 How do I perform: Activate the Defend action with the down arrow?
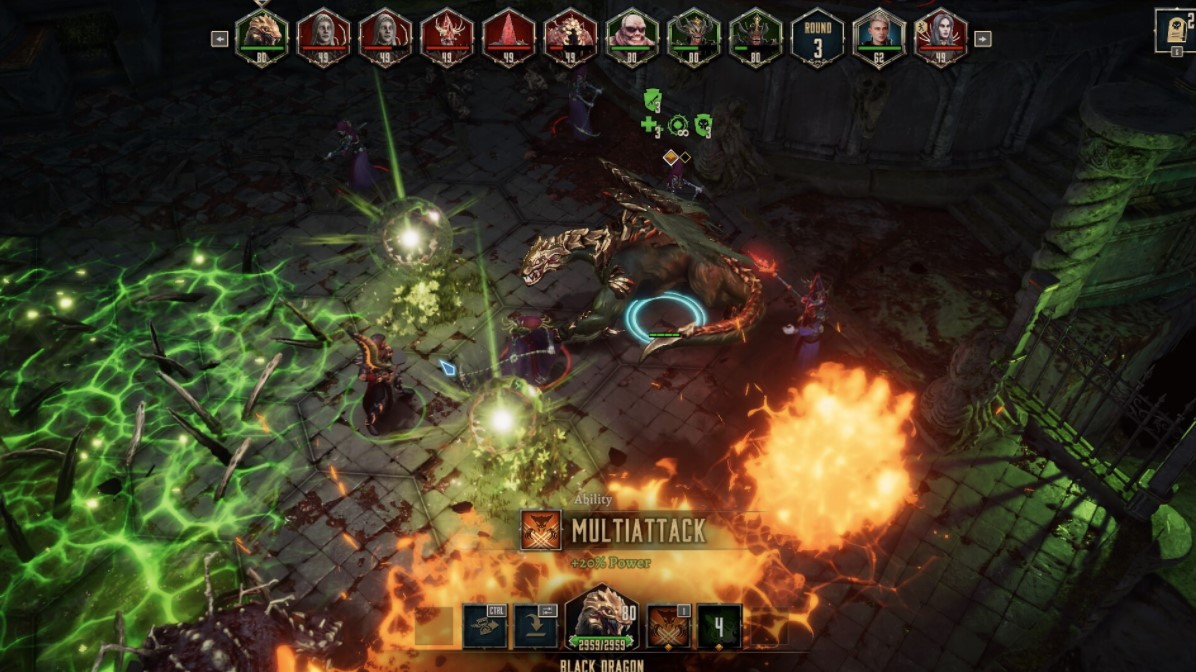536,626
